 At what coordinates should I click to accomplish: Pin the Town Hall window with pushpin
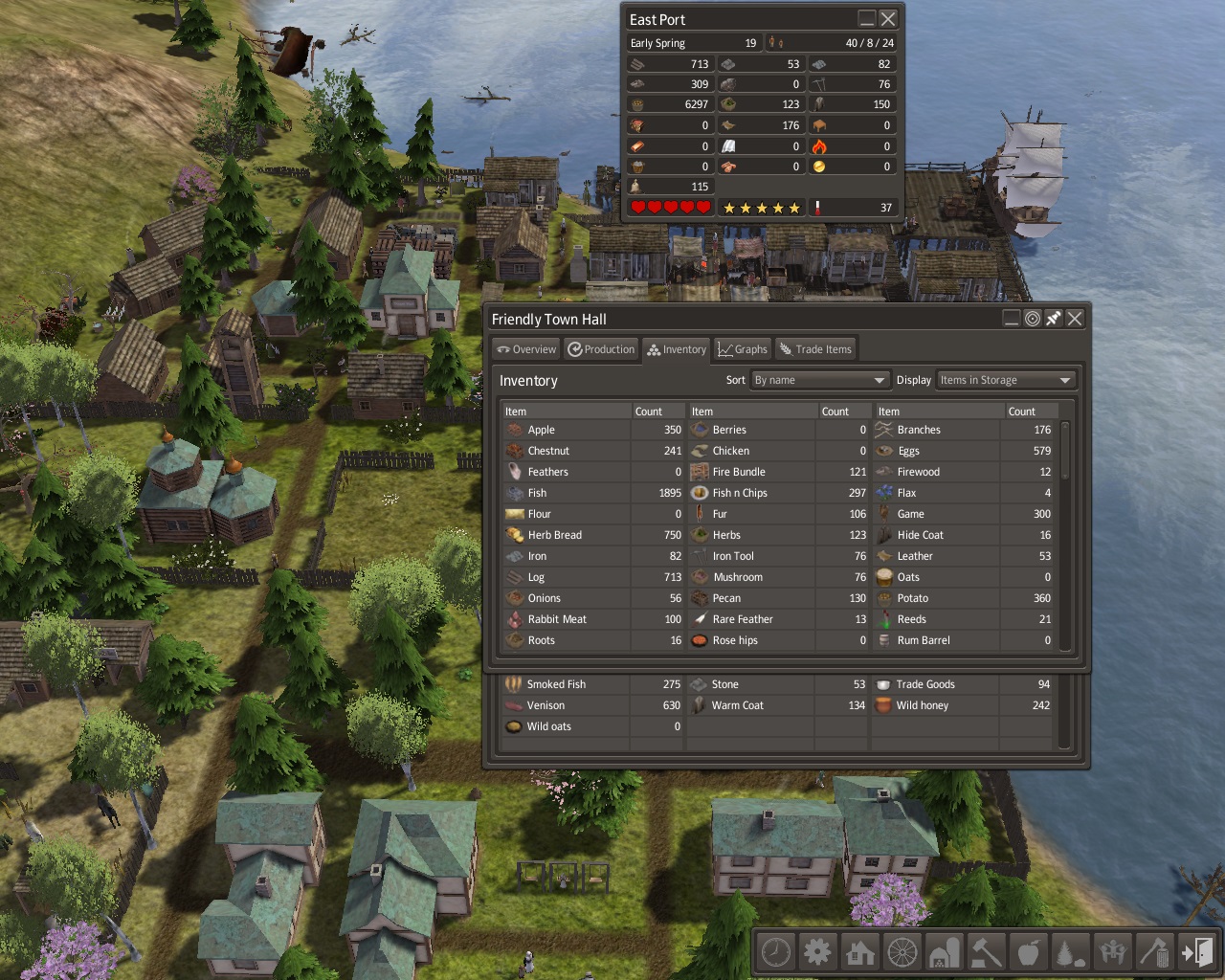click(x=1054, y=319)
